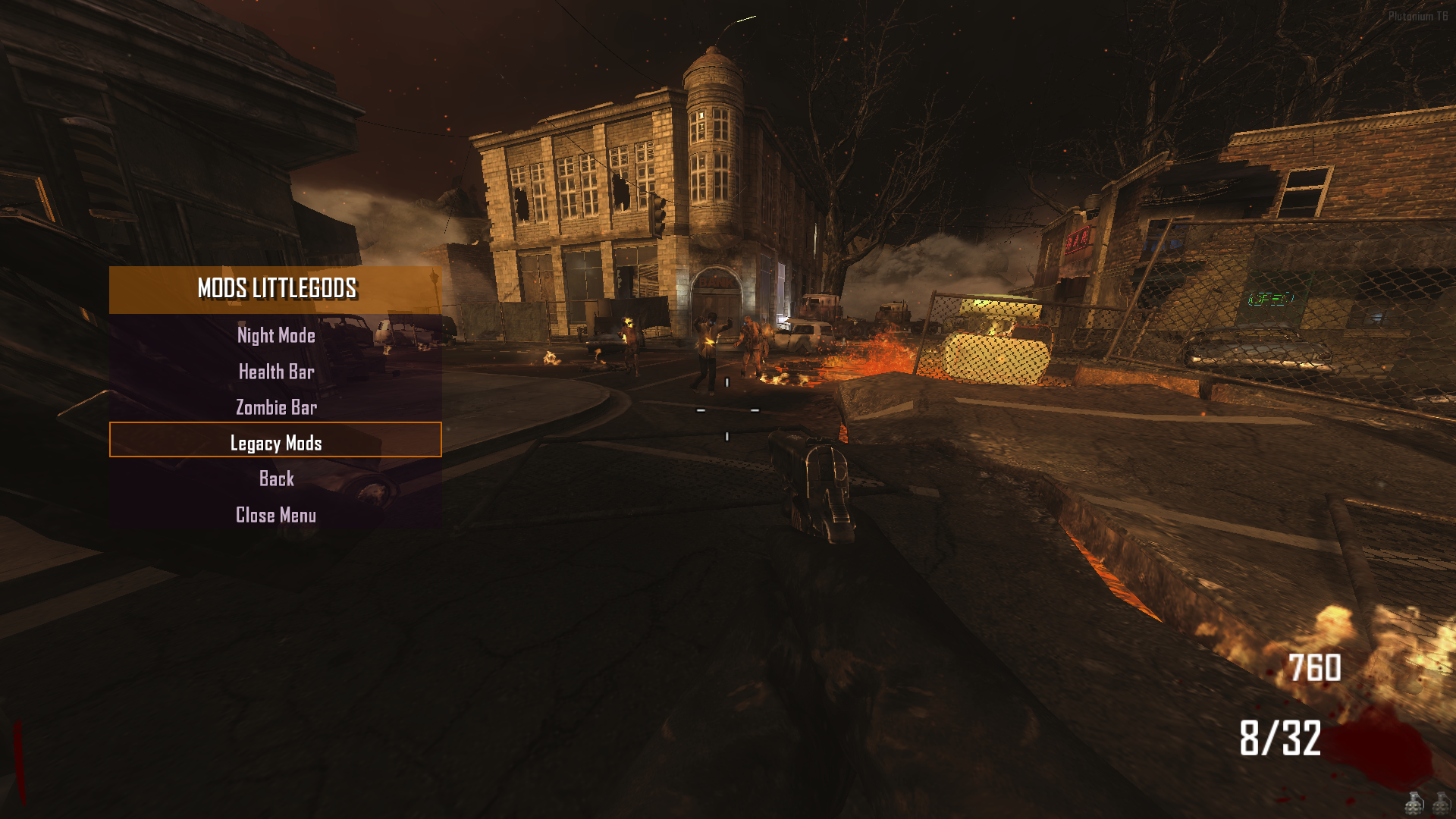Click the crosshair reticle at screen center
This screenshot has height=819, width=1456.
tap(728, 409)
